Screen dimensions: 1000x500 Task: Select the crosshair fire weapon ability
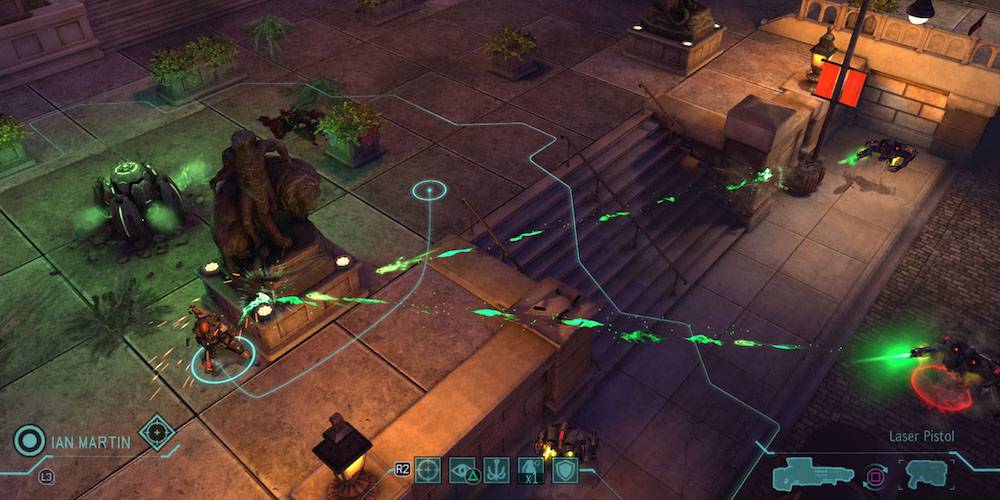[428, 470]
